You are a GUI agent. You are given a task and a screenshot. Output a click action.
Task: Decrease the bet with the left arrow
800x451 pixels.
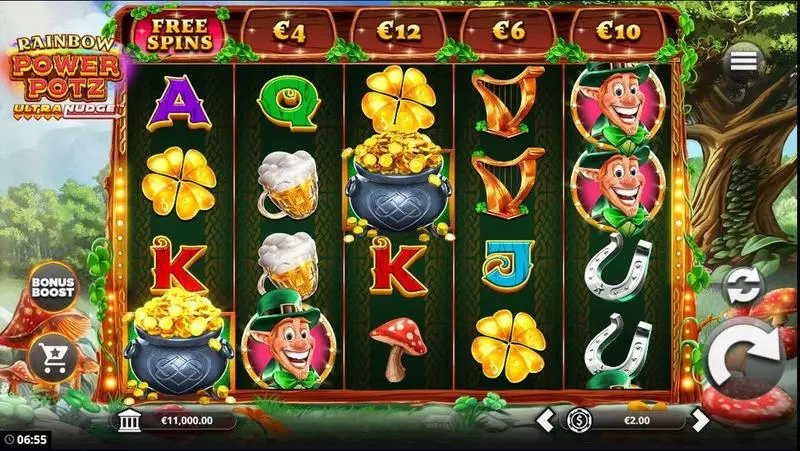pyautogui.click(x=546, y=420)
